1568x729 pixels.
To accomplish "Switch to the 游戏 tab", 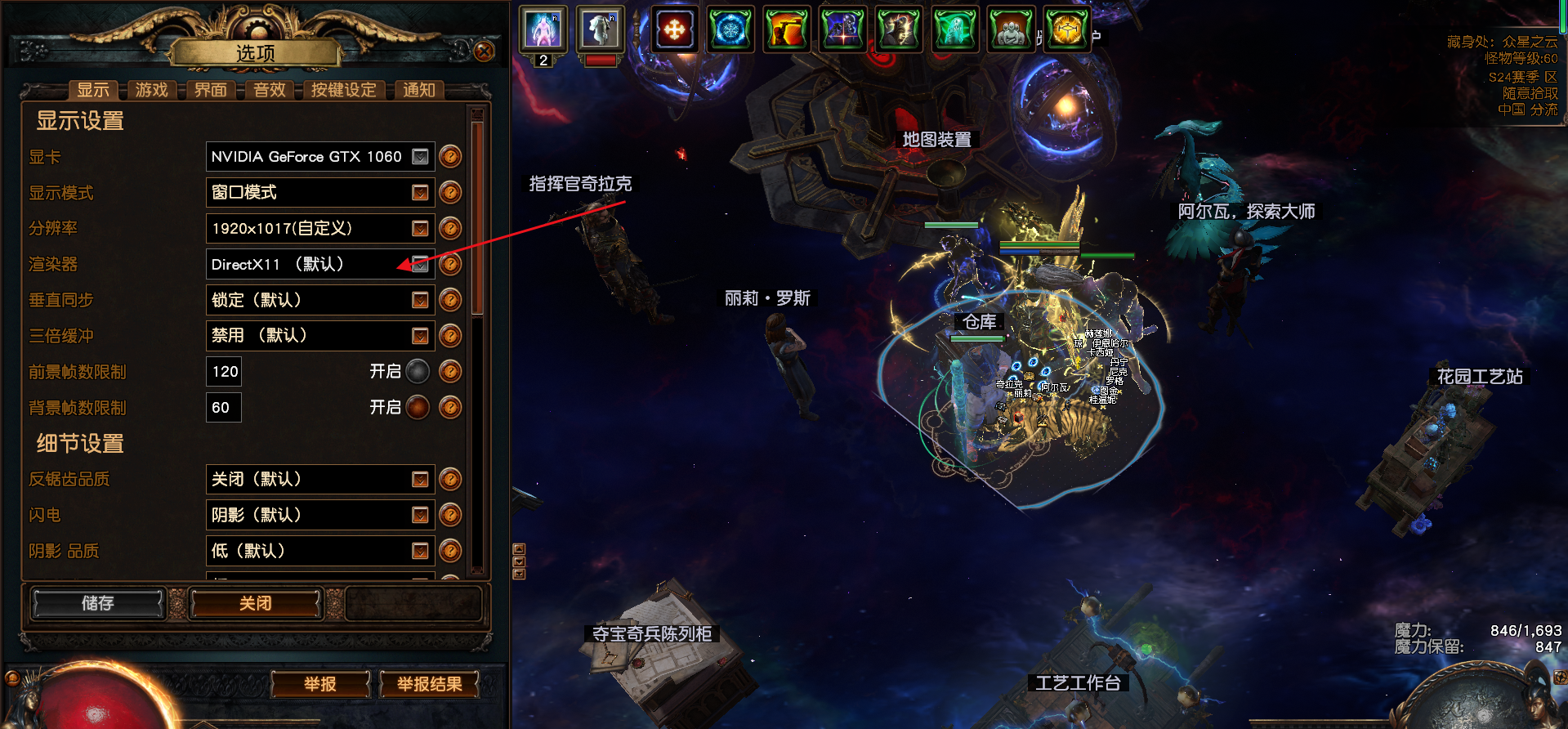I will pyautogui.click(x=151, y=90).
